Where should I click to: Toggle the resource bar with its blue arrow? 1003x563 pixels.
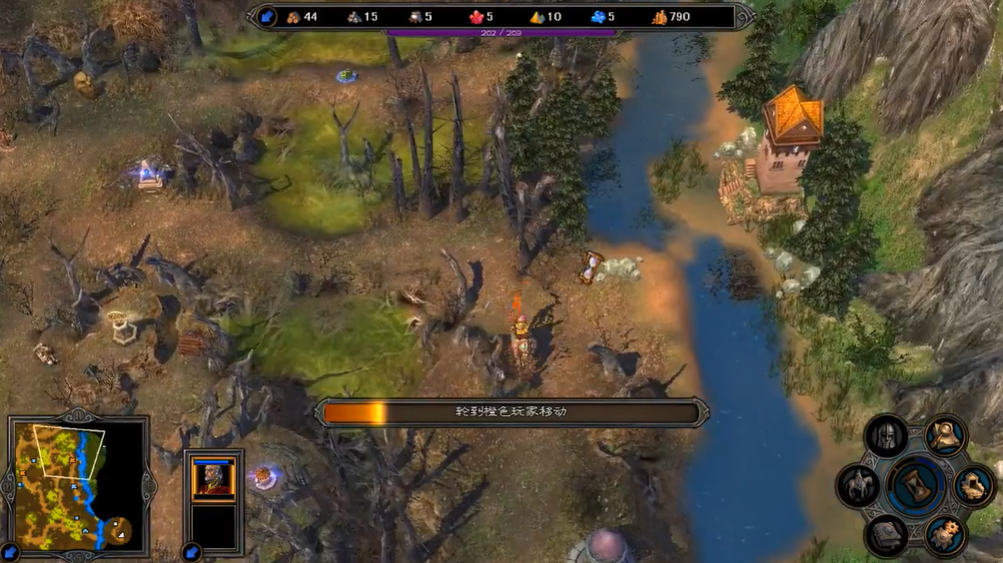(x=267, y=16)
